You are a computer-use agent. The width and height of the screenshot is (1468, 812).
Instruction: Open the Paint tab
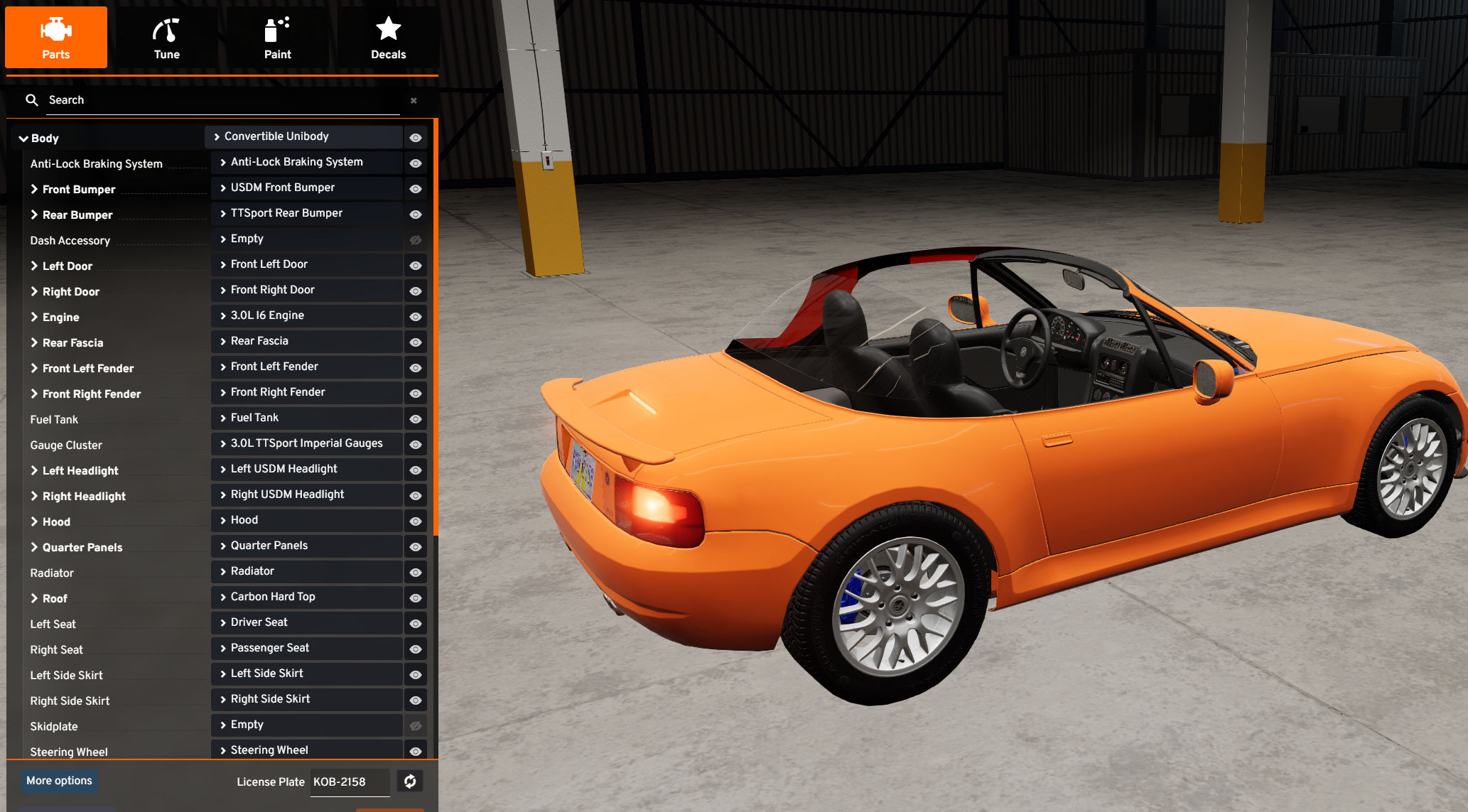277,38
